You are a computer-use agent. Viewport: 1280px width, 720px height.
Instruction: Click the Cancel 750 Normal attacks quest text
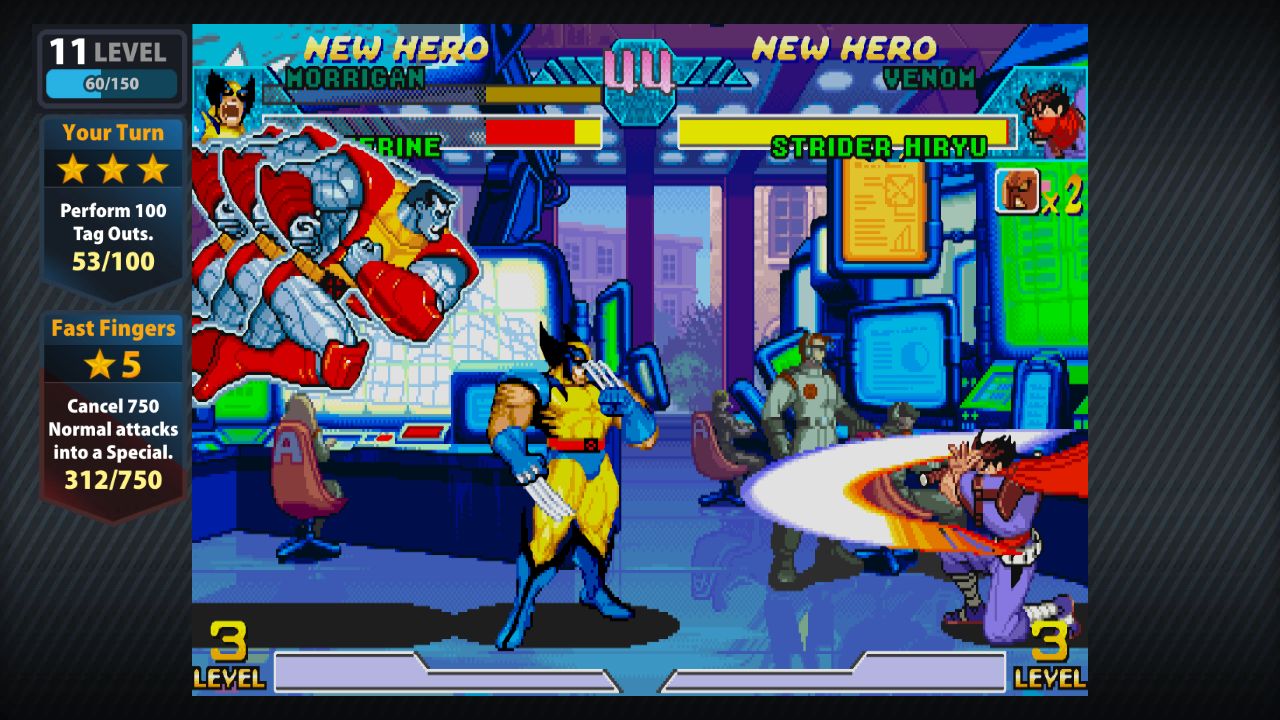click(113, 428)
